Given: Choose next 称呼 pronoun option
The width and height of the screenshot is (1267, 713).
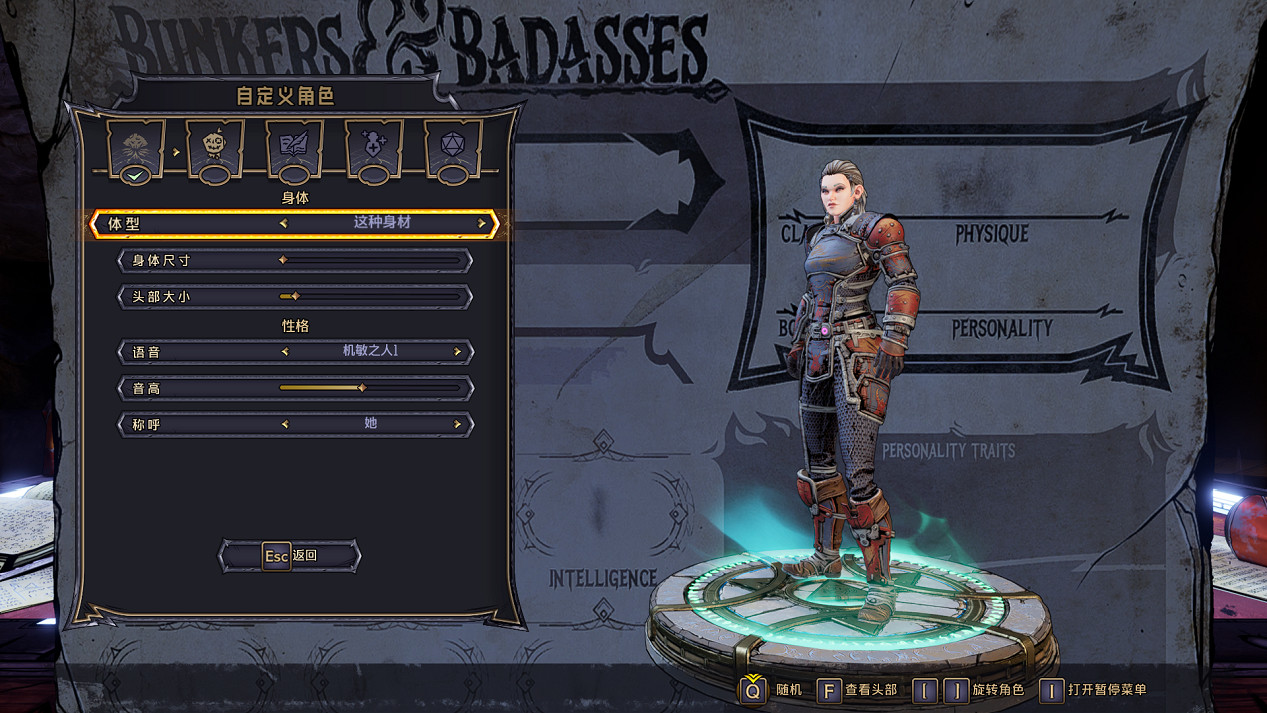Looking at the screenshot, I should click(x=457, y=424).
